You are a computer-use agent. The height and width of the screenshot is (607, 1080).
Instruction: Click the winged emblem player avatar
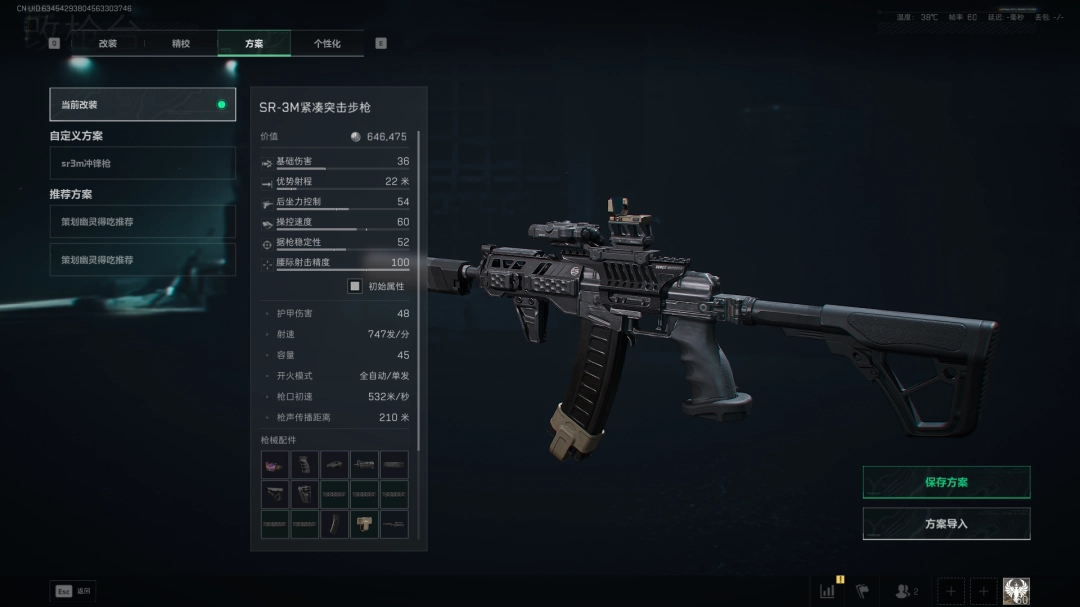click(x=1016, y=591)
